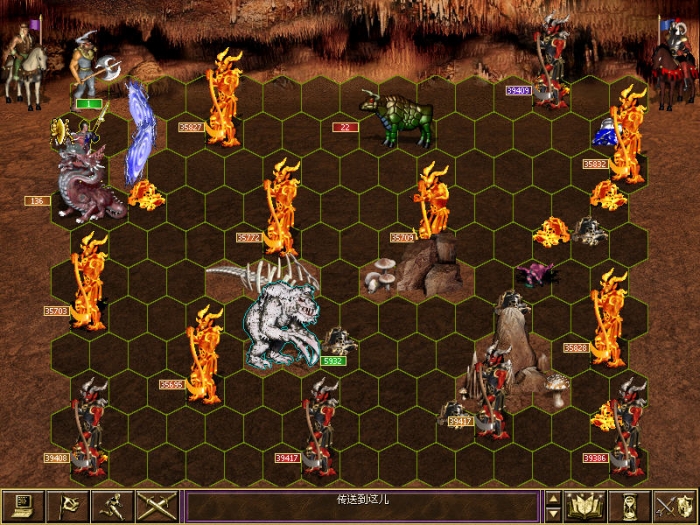Viewport: 700px width, 525px height.
Task: Retreat using the running man button
Action: (x=111, y=506)
